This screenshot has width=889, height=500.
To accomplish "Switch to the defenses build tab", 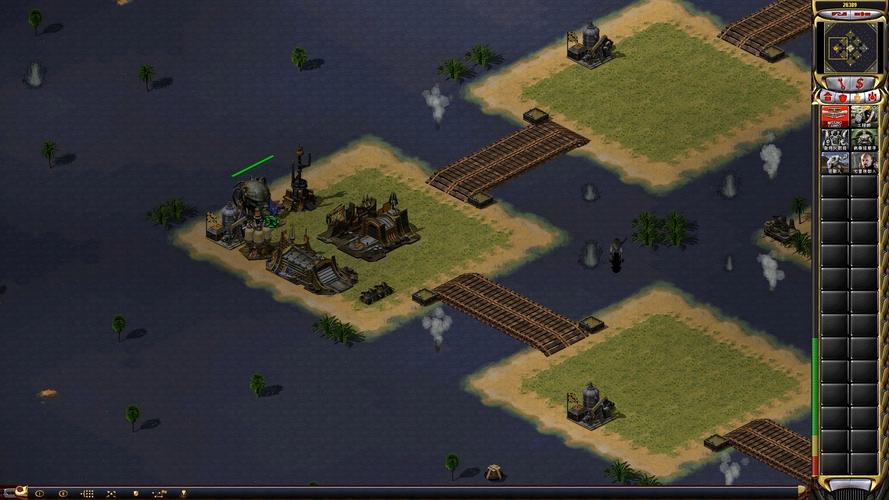I will [842, 97].
